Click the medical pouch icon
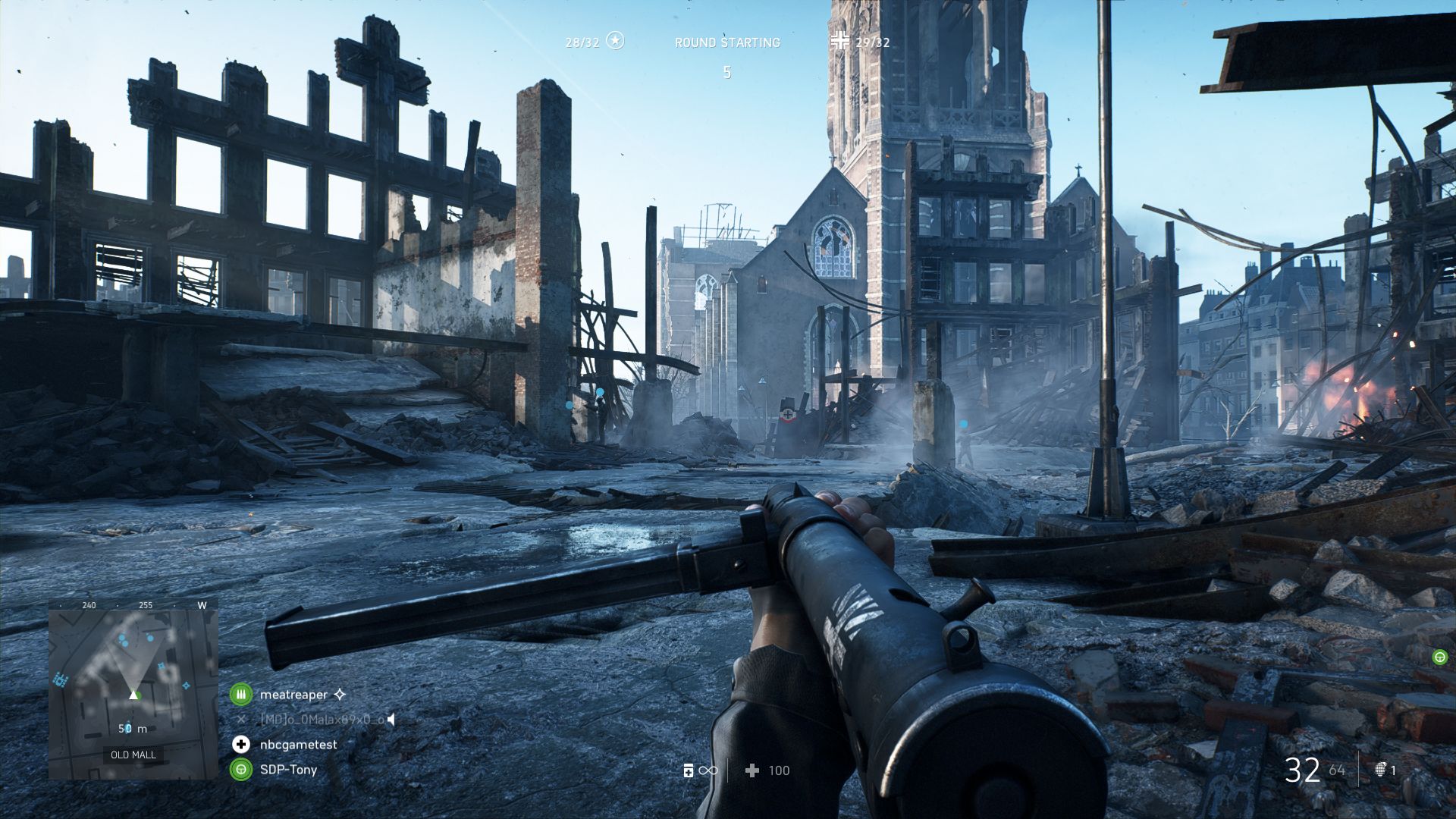The width and height of the screenshot is (1456, 819). click(x=688, y=771)
